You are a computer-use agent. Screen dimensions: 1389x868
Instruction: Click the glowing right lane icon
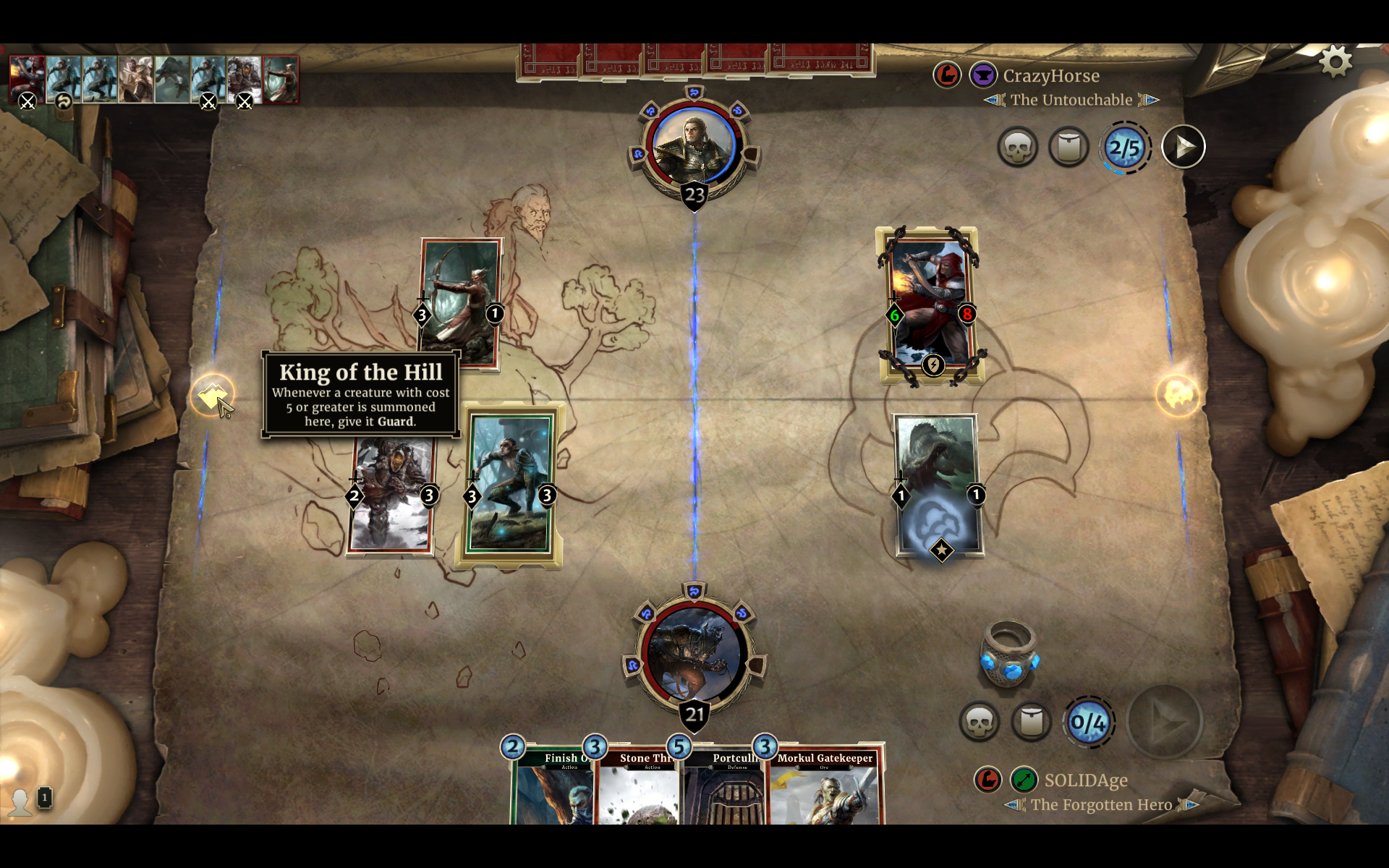coord(1177,396)
